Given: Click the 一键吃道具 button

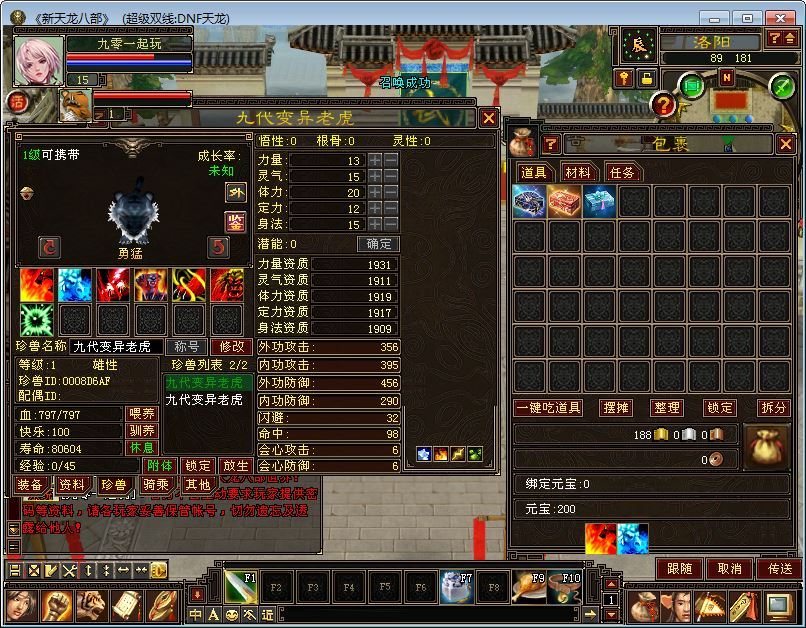Looking at the screenshot, I should pos(549,408).
